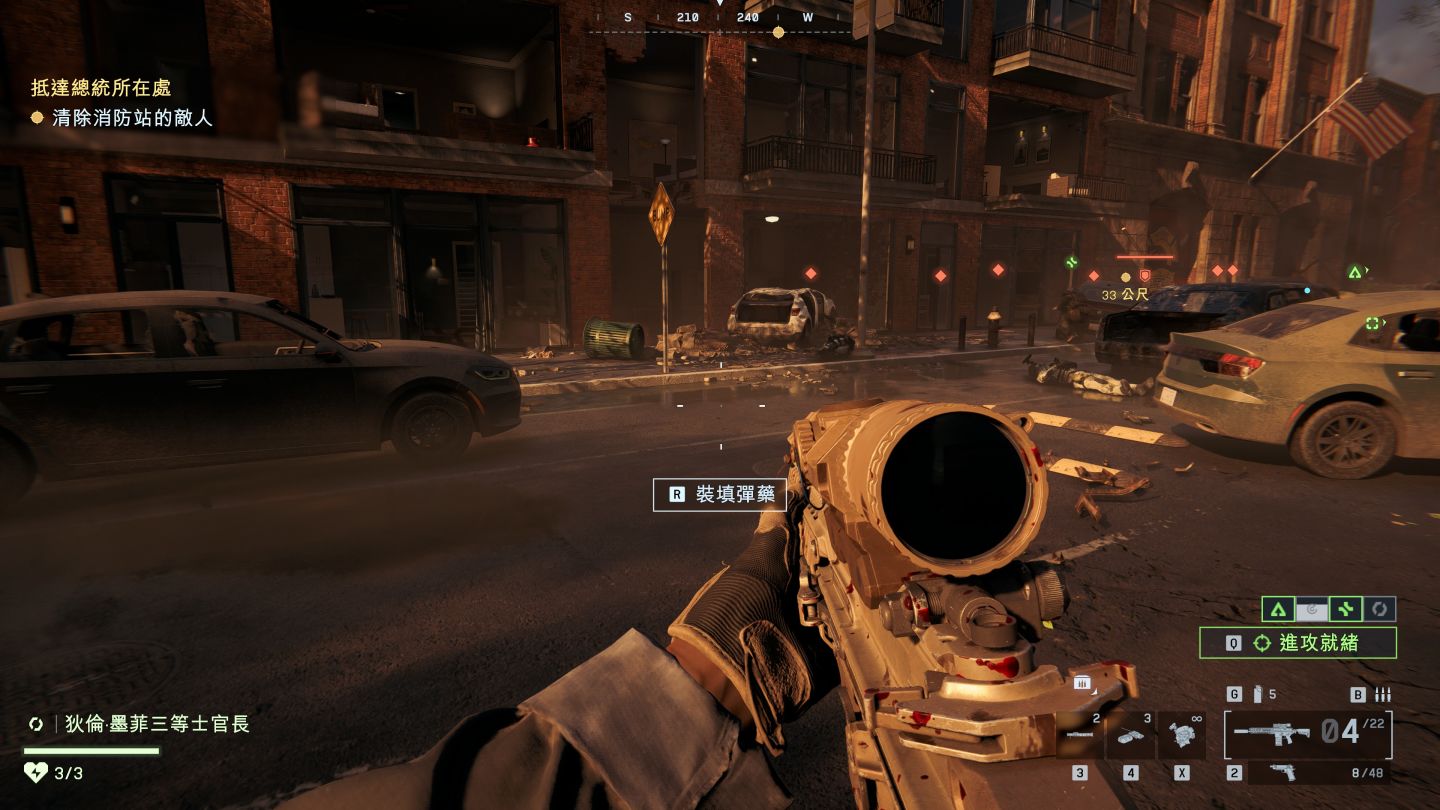
Task: Click the grey circular arrows squad icon
Action: (x=1380, y=609)
